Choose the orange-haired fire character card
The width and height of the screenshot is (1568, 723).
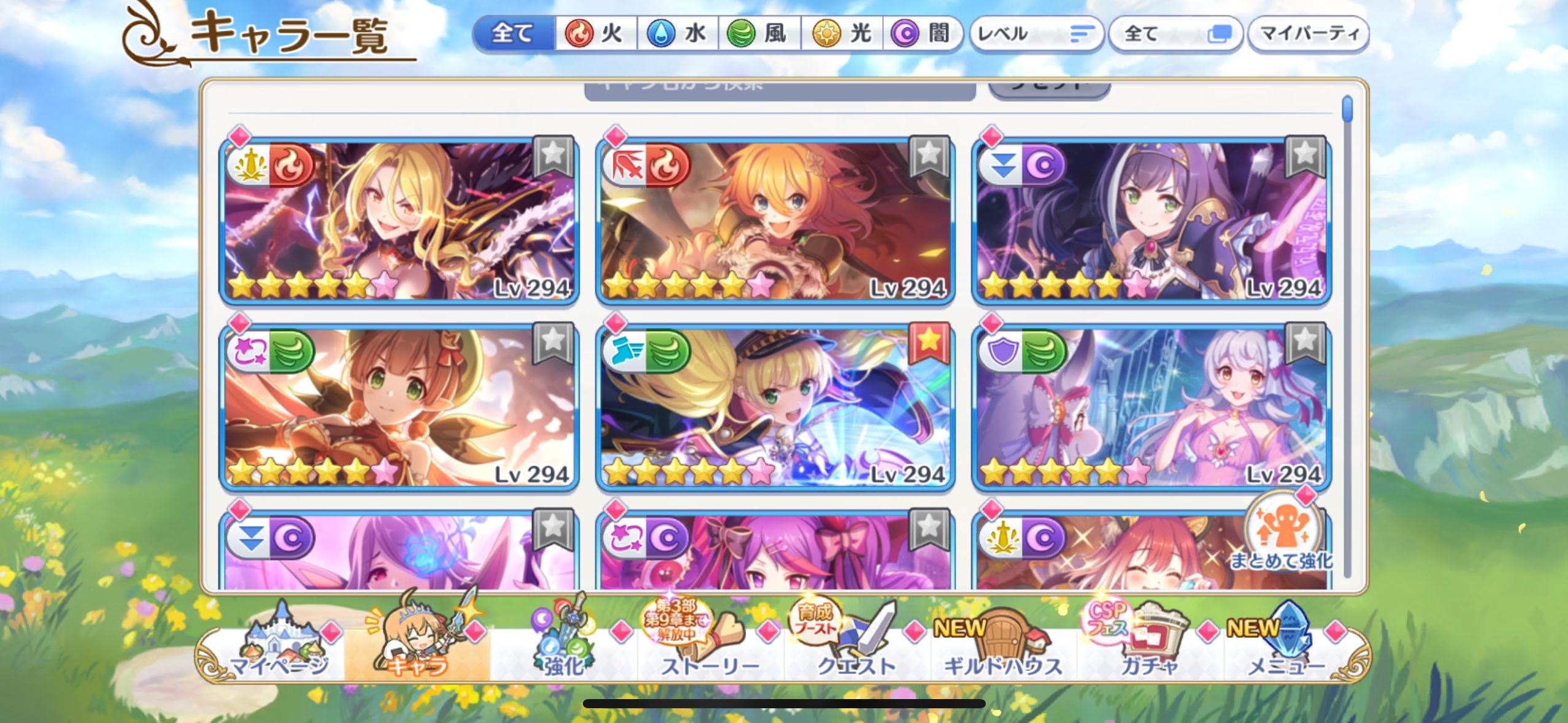point(774,221)
